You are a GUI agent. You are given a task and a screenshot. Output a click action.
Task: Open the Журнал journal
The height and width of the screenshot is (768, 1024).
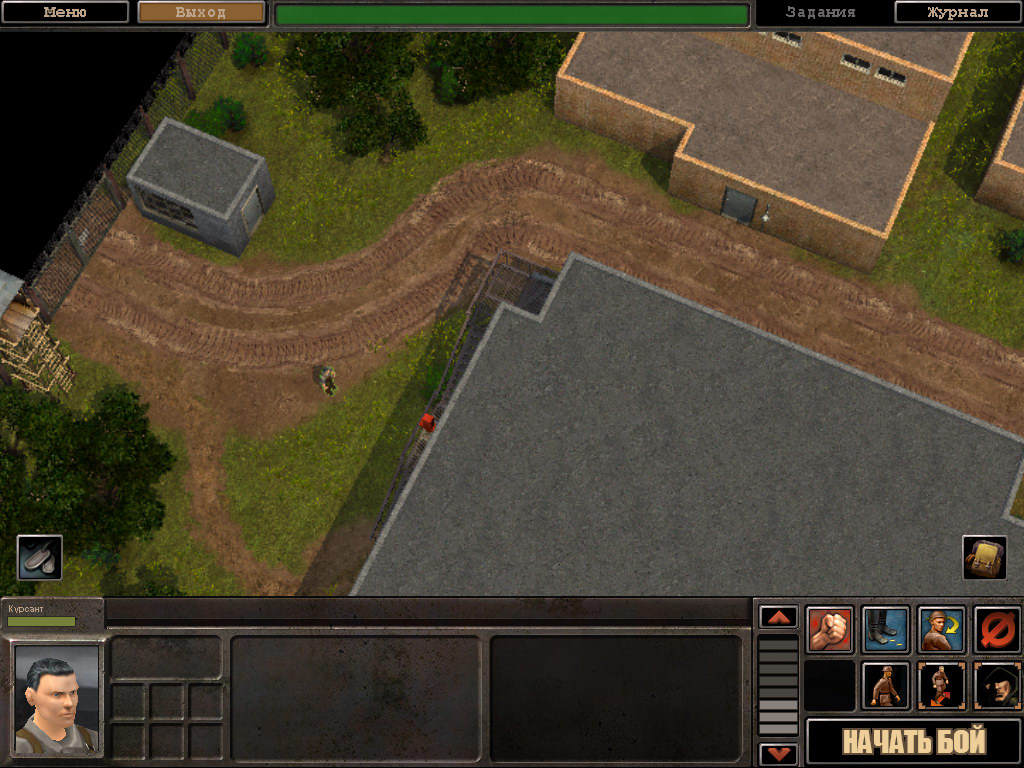click(x=957, y=13)
